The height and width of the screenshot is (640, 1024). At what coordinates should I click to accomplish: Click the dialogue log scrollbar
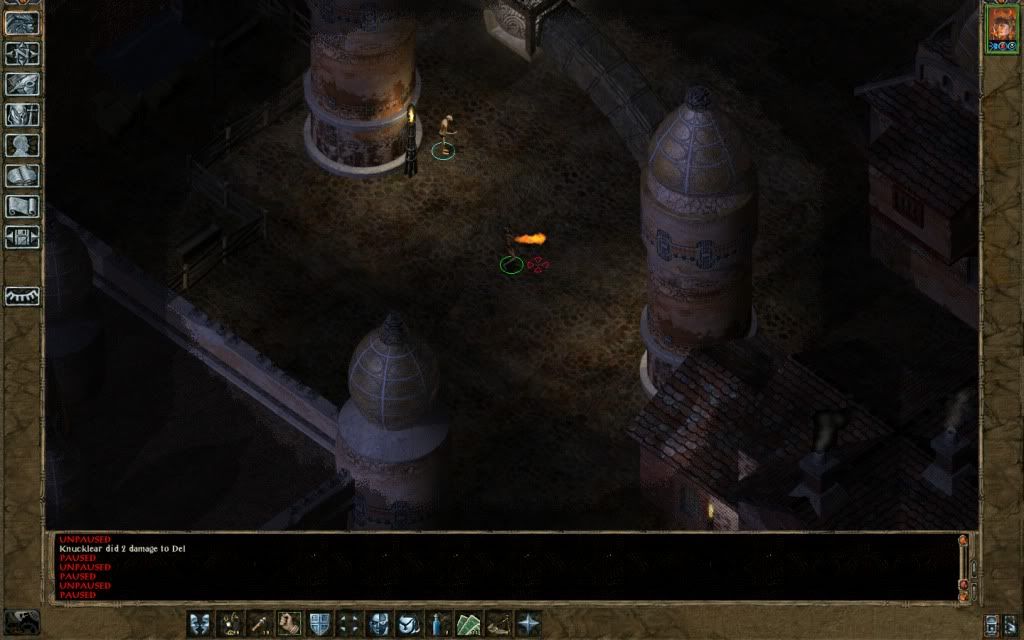click(x=963, y=565)
